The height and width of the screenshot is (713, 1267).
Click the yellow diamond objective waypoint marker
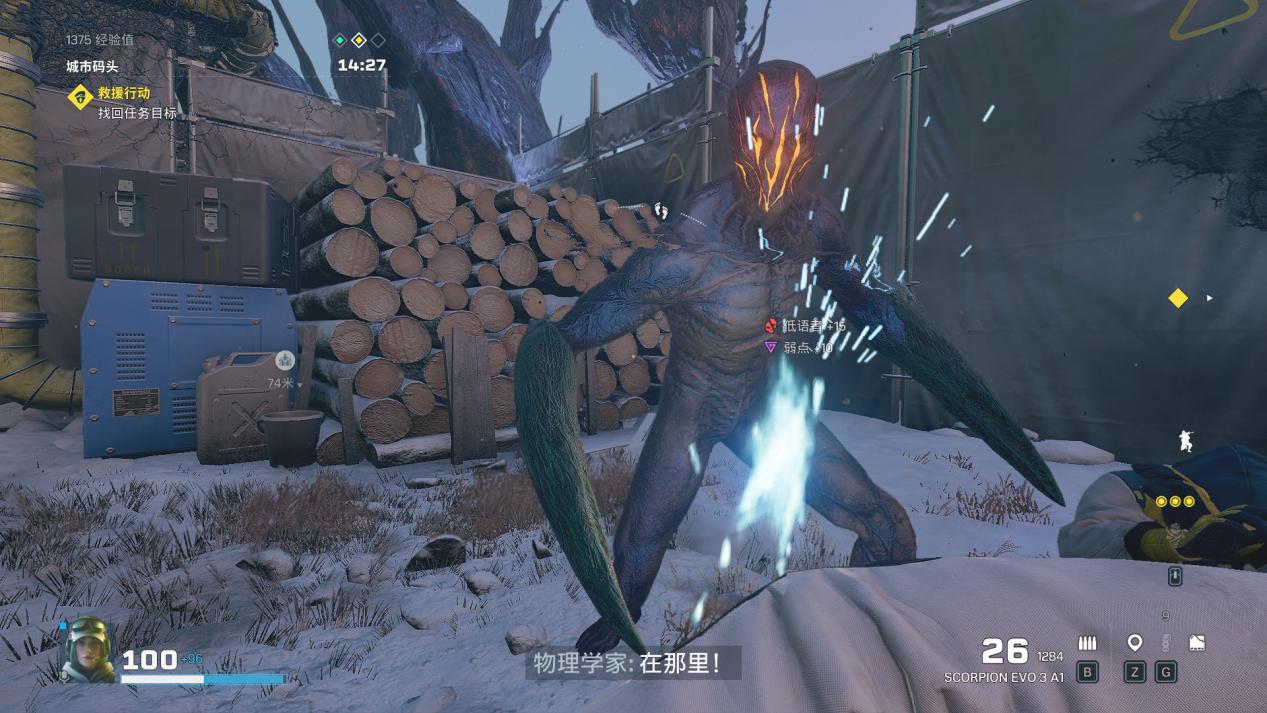pos(1178,298)
